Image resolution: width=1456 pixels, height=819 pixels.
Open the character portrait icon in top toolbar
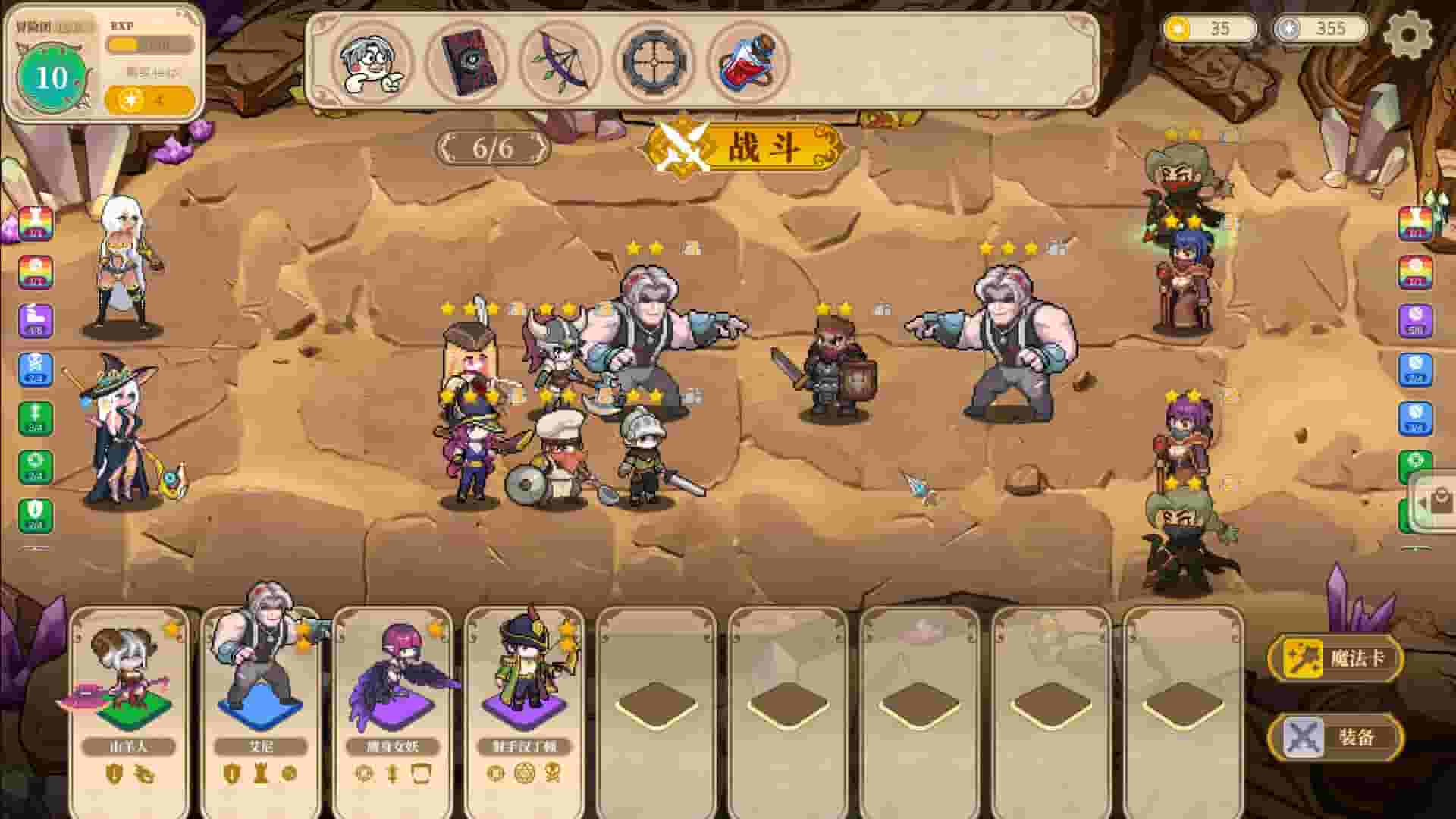point(372,63)
